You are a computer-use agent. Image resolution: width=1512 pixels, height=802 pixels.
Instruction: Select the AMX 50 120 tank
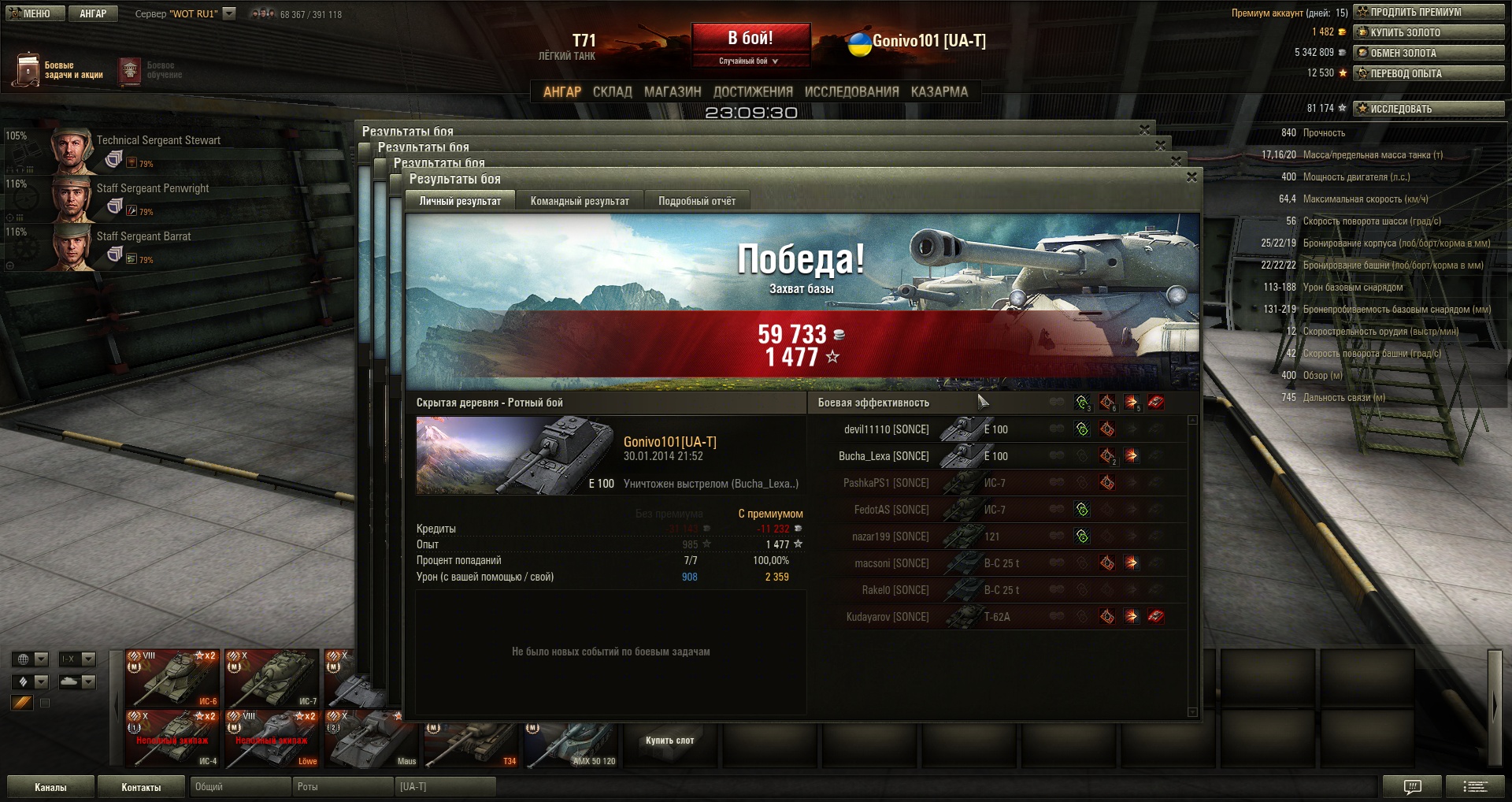pyautogui.click(x=572, y=744)
